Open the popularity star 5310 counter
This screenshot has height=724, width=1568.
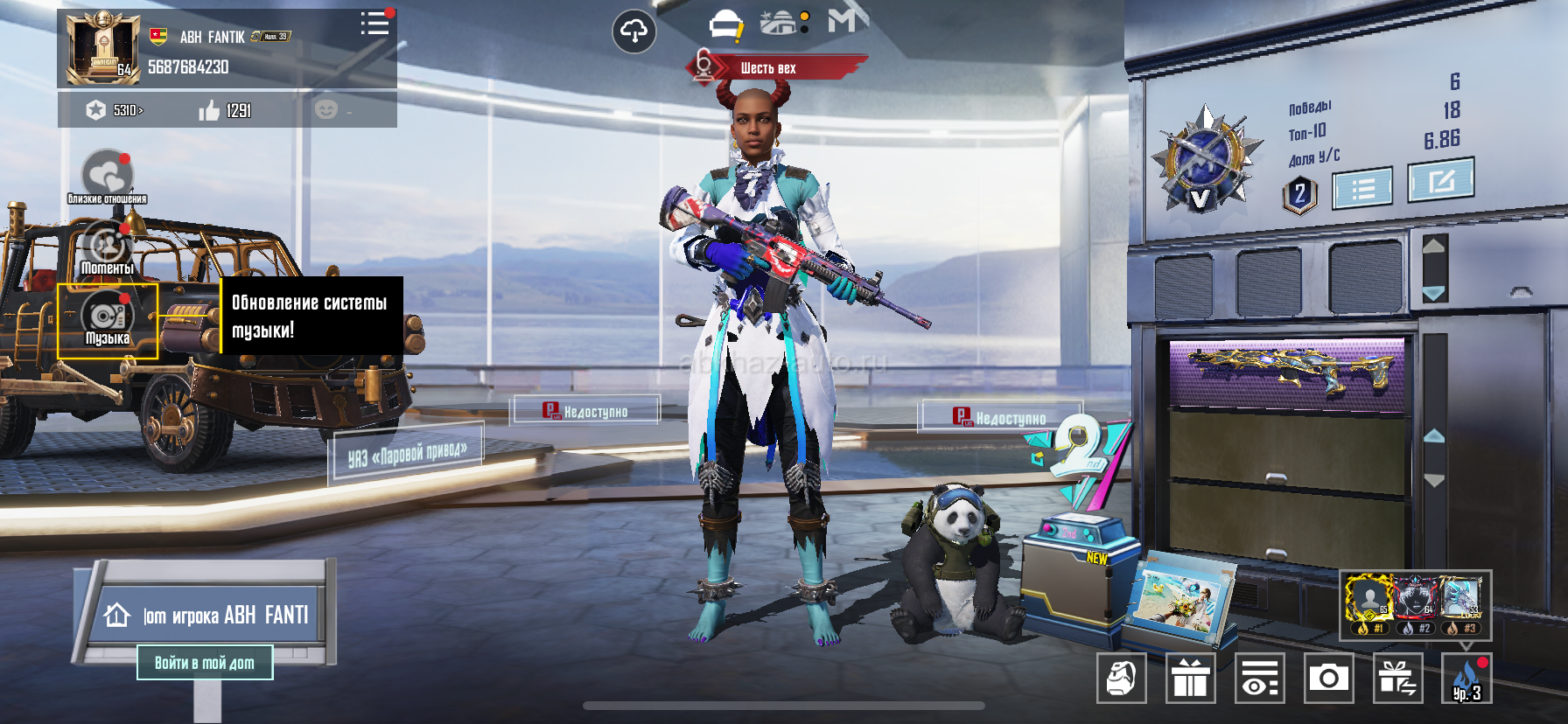pyautogui.click(x=115, y=110)
